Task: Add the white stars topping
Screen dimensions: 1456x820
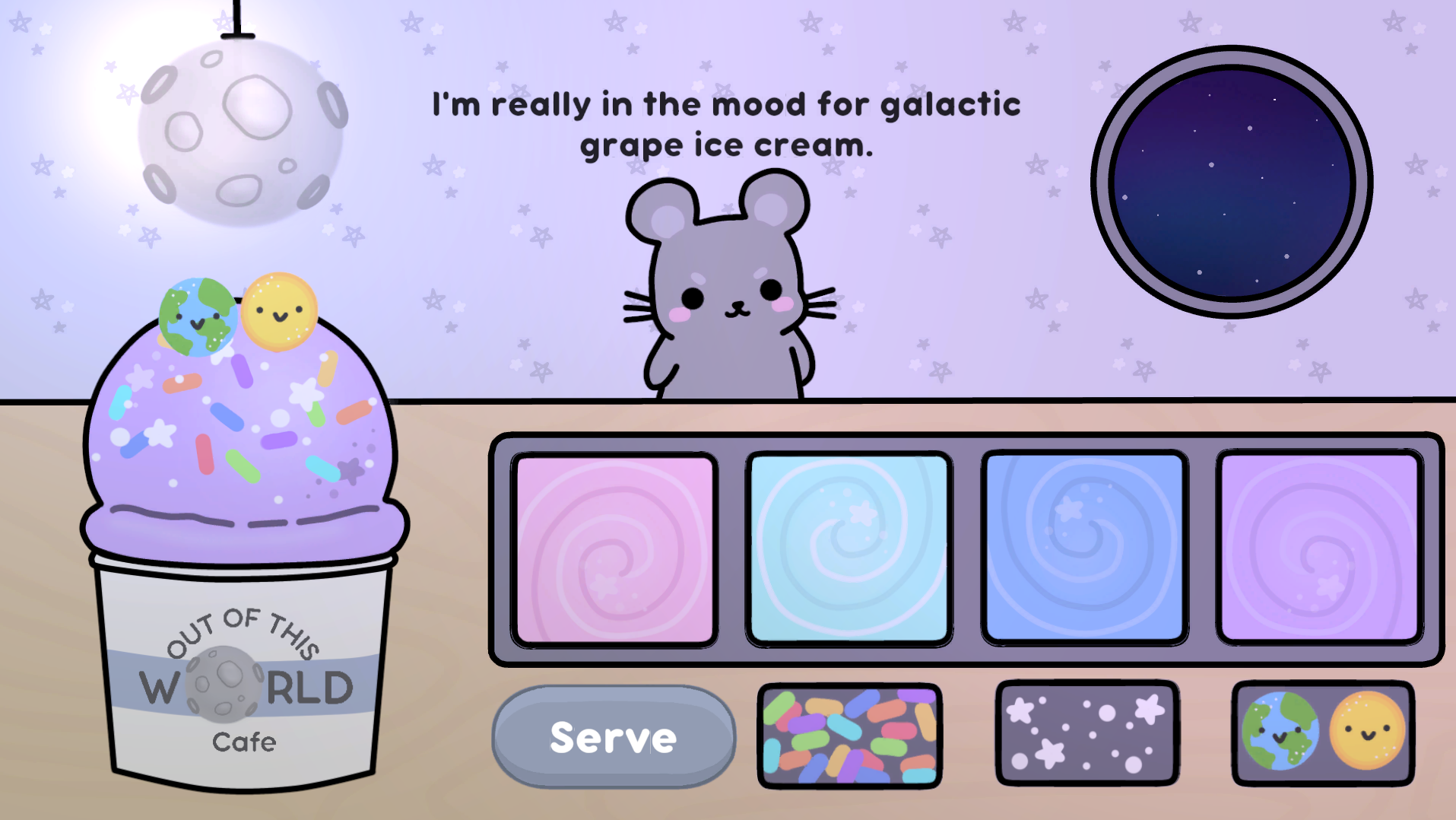Action: coord(1086,733)
